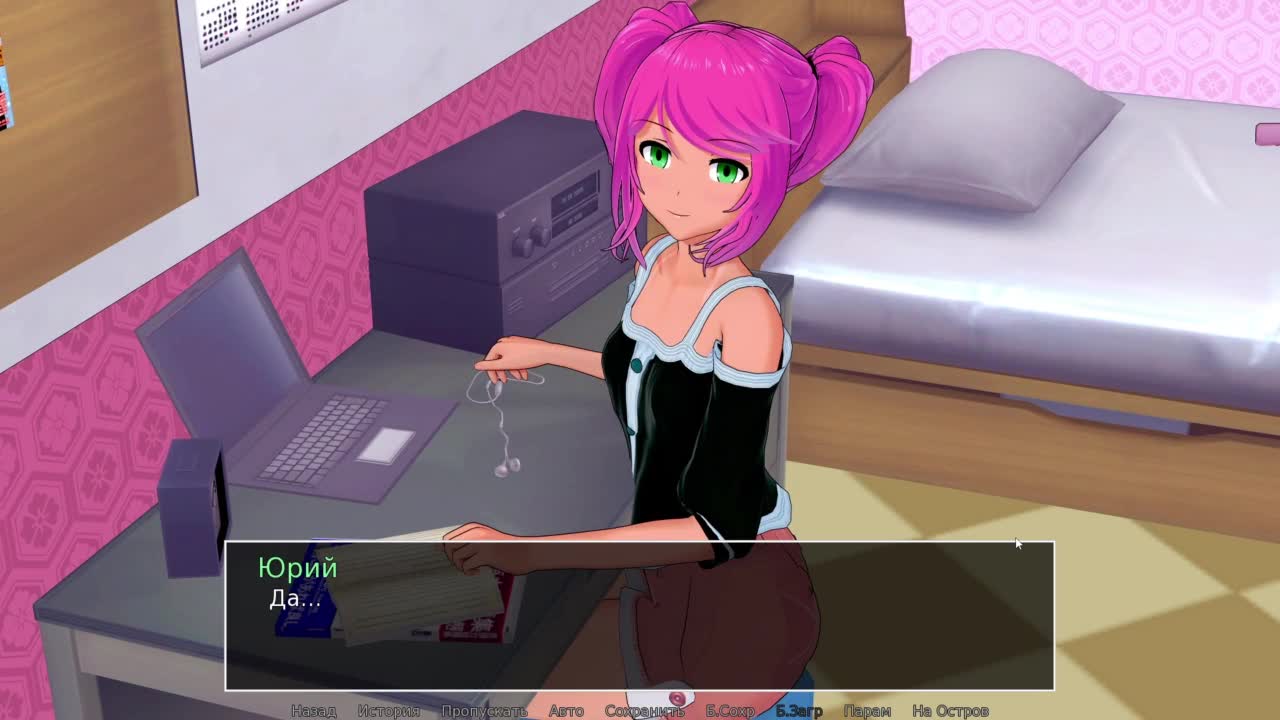The height and width of the screenshot is (720, 1280).
Task: Toggle the Пропускать skip option
Action: pos(484,711)
